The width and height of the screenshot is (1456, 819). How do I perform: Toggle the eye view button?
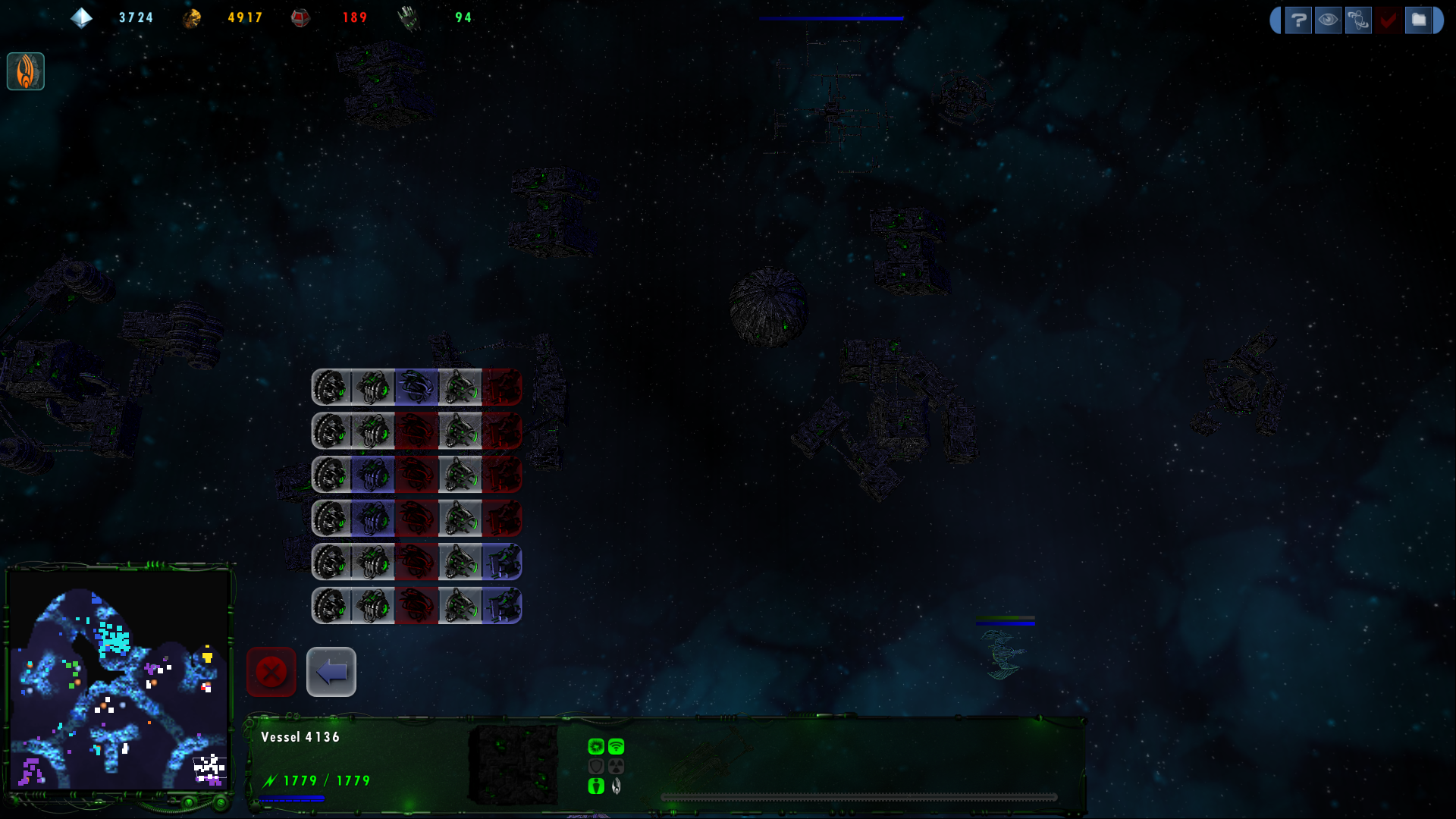tap(1328, 20)
